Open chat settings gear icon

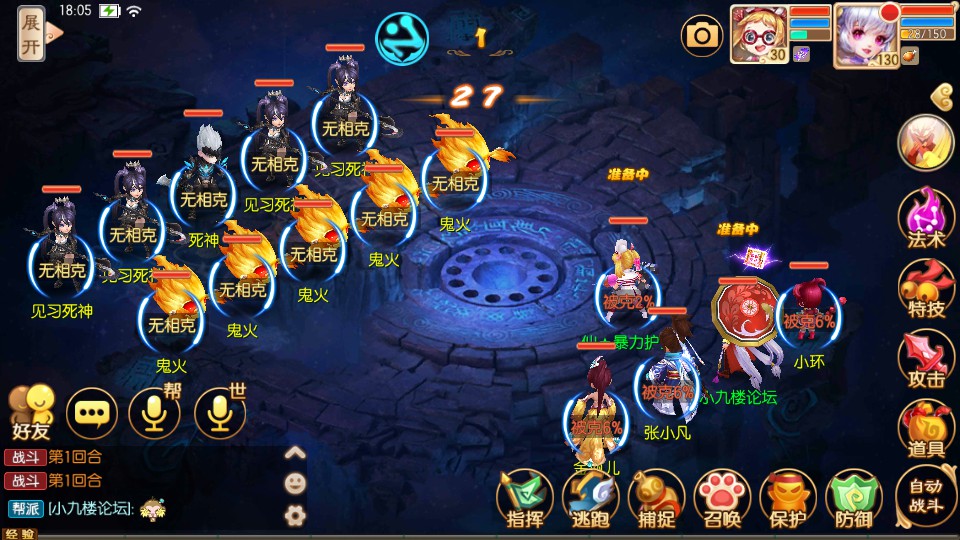295,515
